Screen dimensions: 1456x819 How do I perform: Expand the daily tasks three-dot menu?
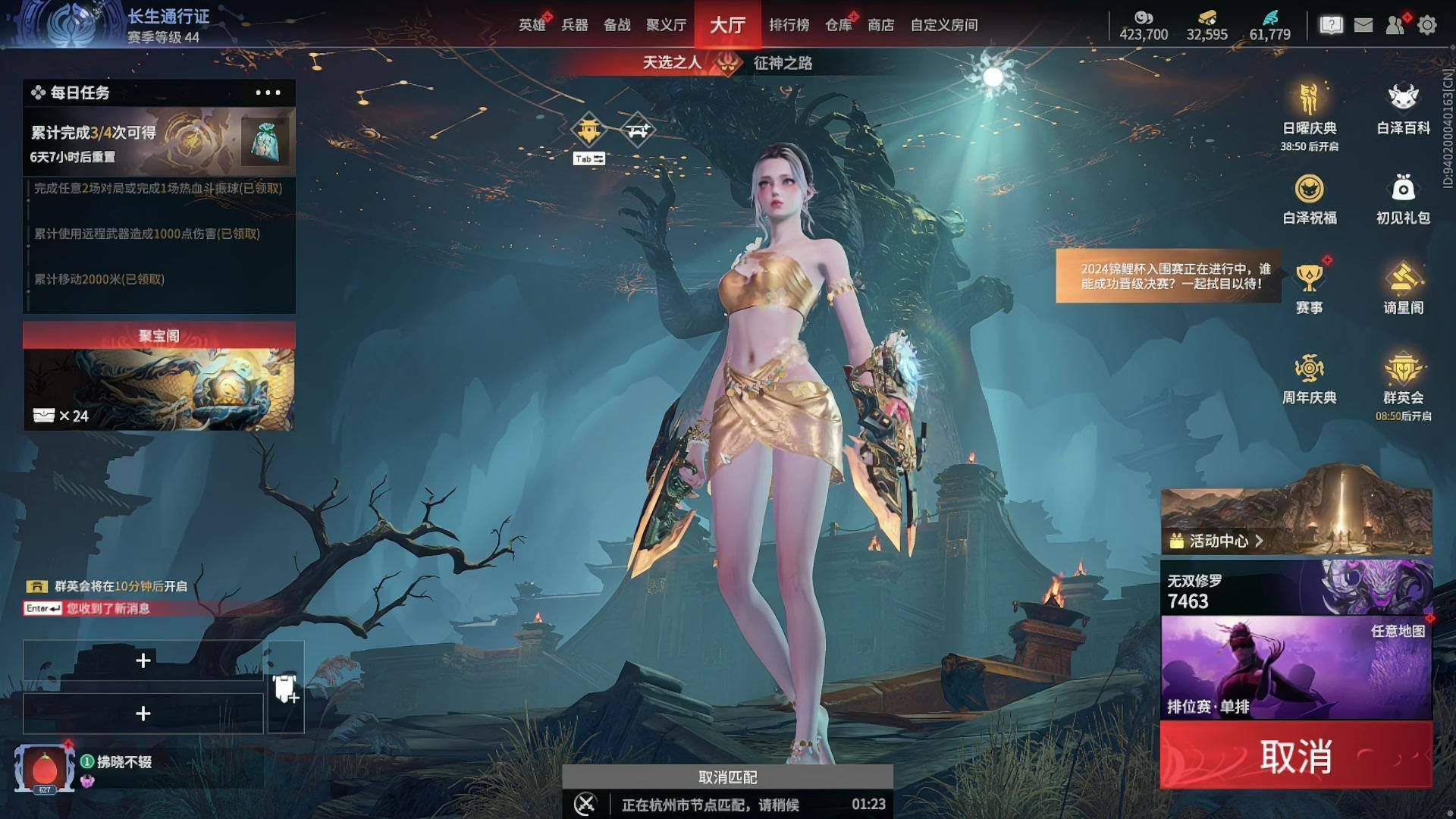[x=268, y=93]
